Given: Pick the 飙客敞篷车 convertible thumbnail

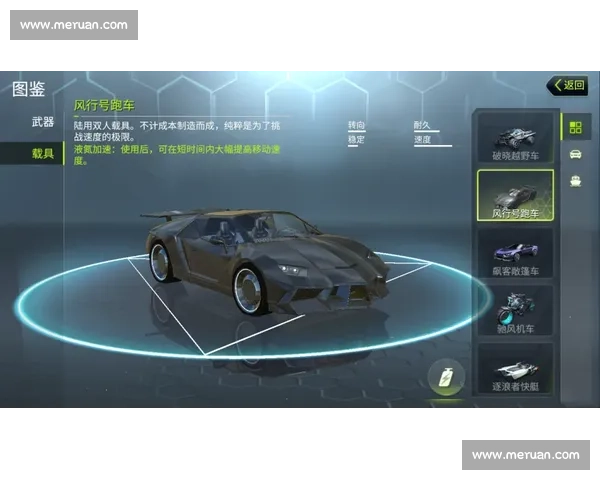Looking at the screenshot, I should click(x=515, y=253).
